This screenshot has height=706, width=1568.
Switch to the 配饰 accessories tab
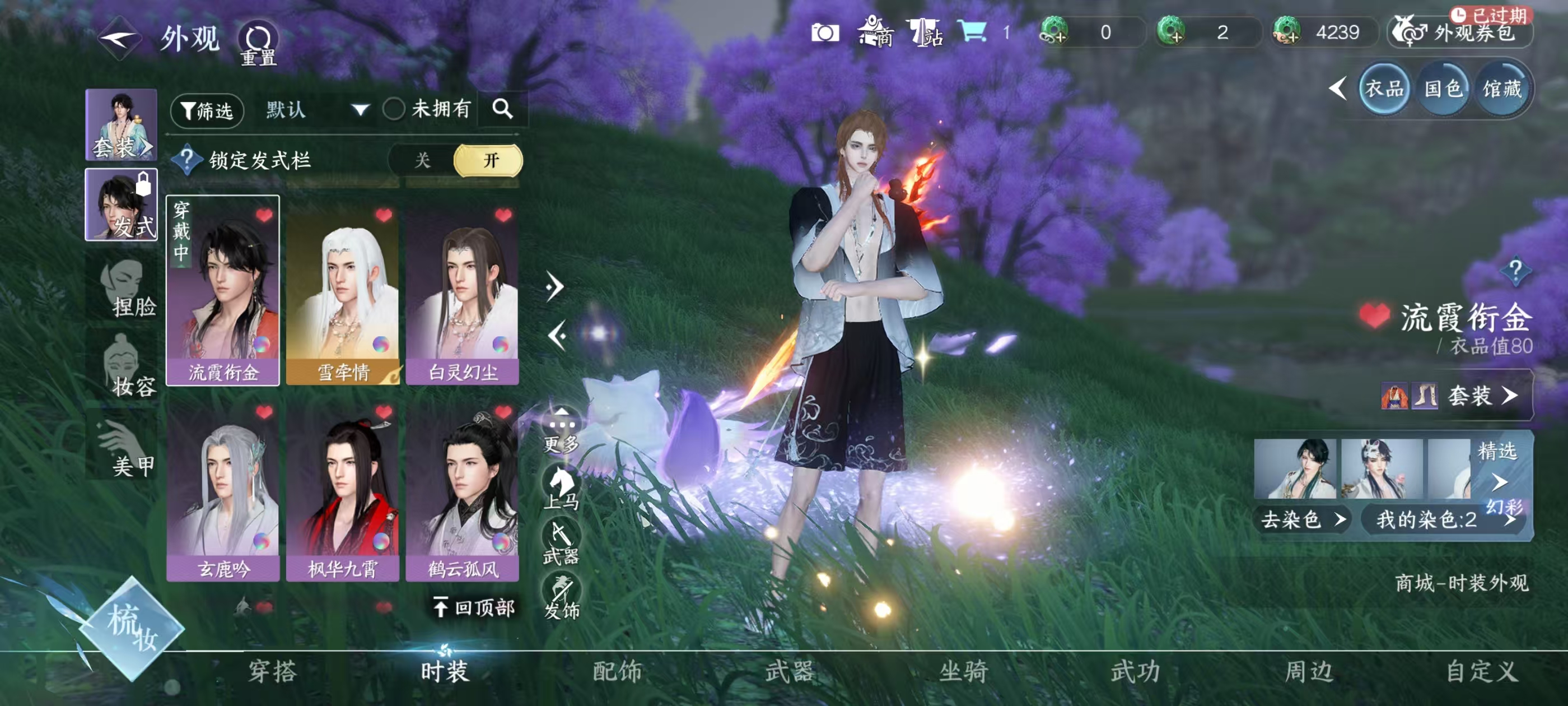[x=617, y=671]
